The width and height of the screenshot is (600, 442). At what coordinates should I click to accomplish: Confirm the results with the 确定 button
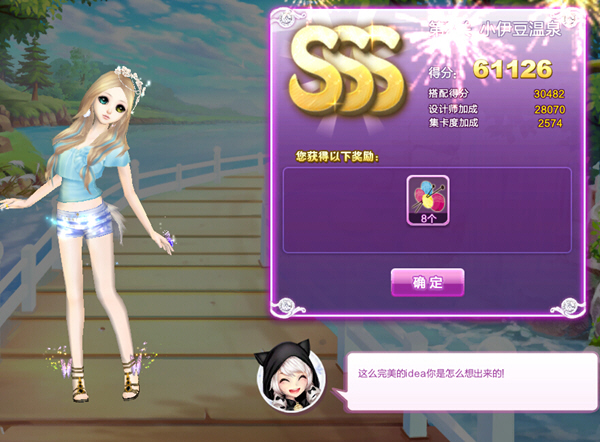tap(427, 283)
